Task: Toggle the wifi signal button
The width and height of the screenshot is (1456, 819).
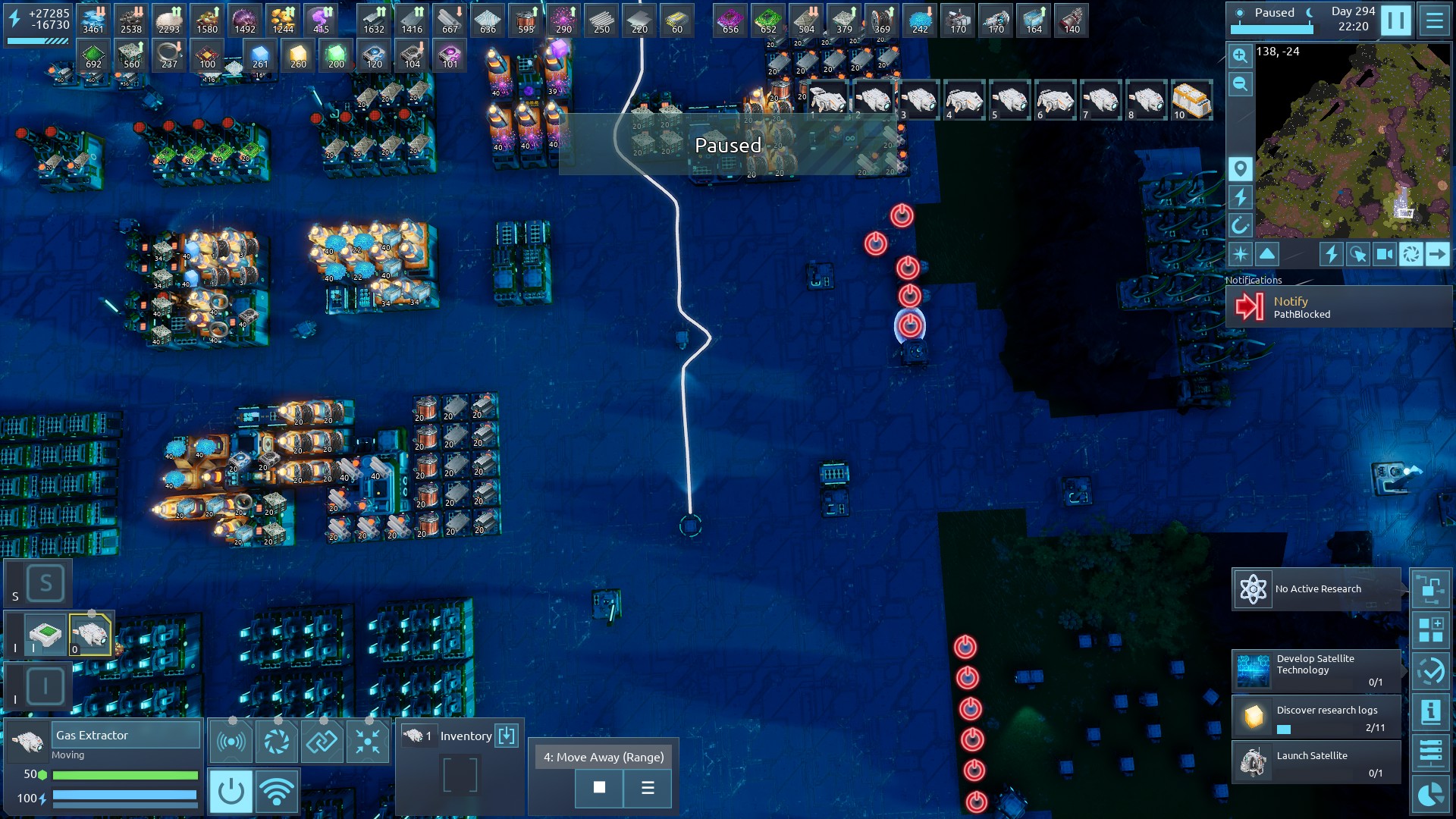Action: [277, 792]
